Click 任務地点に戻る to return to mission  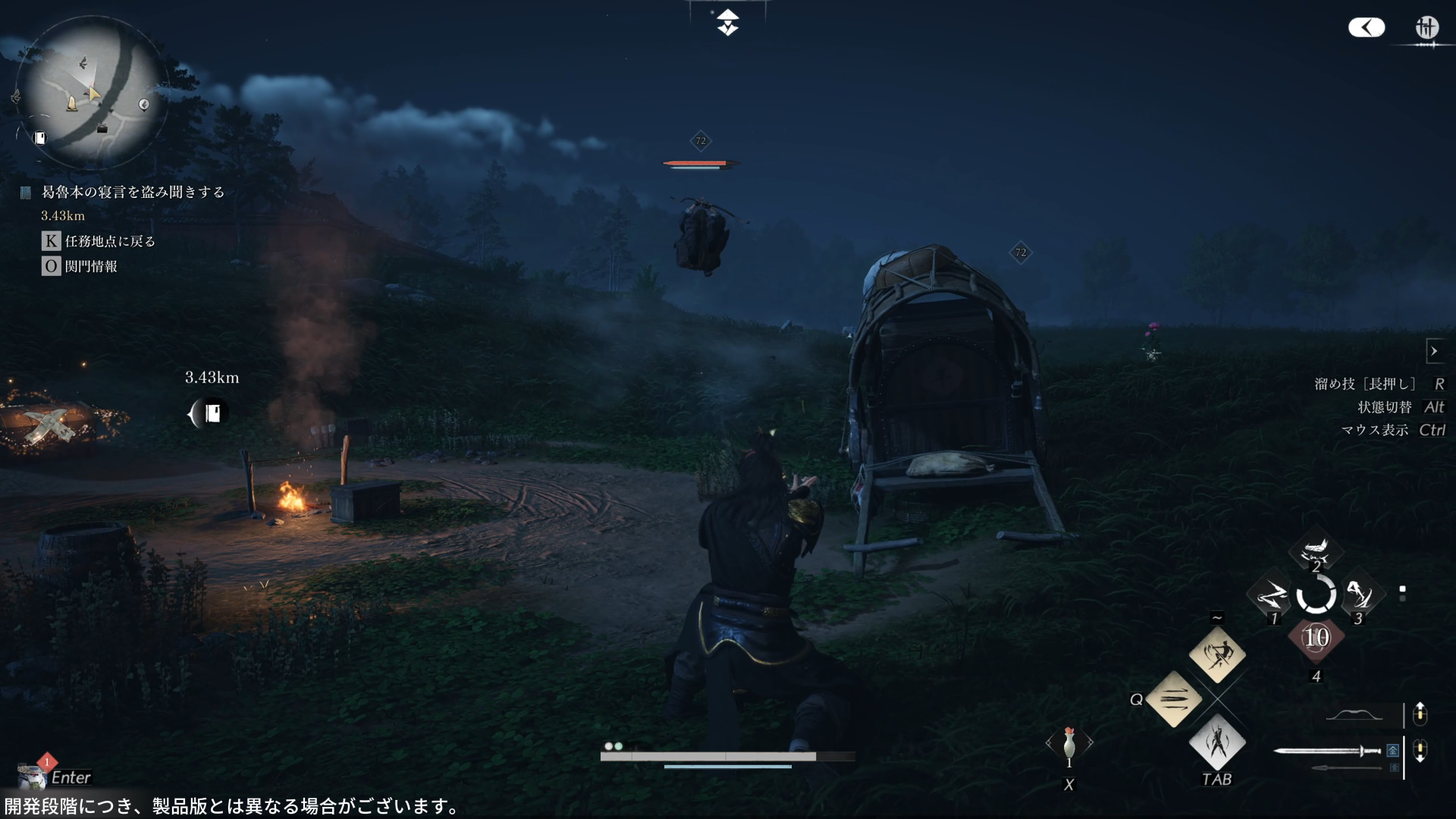tap(108, 240)
